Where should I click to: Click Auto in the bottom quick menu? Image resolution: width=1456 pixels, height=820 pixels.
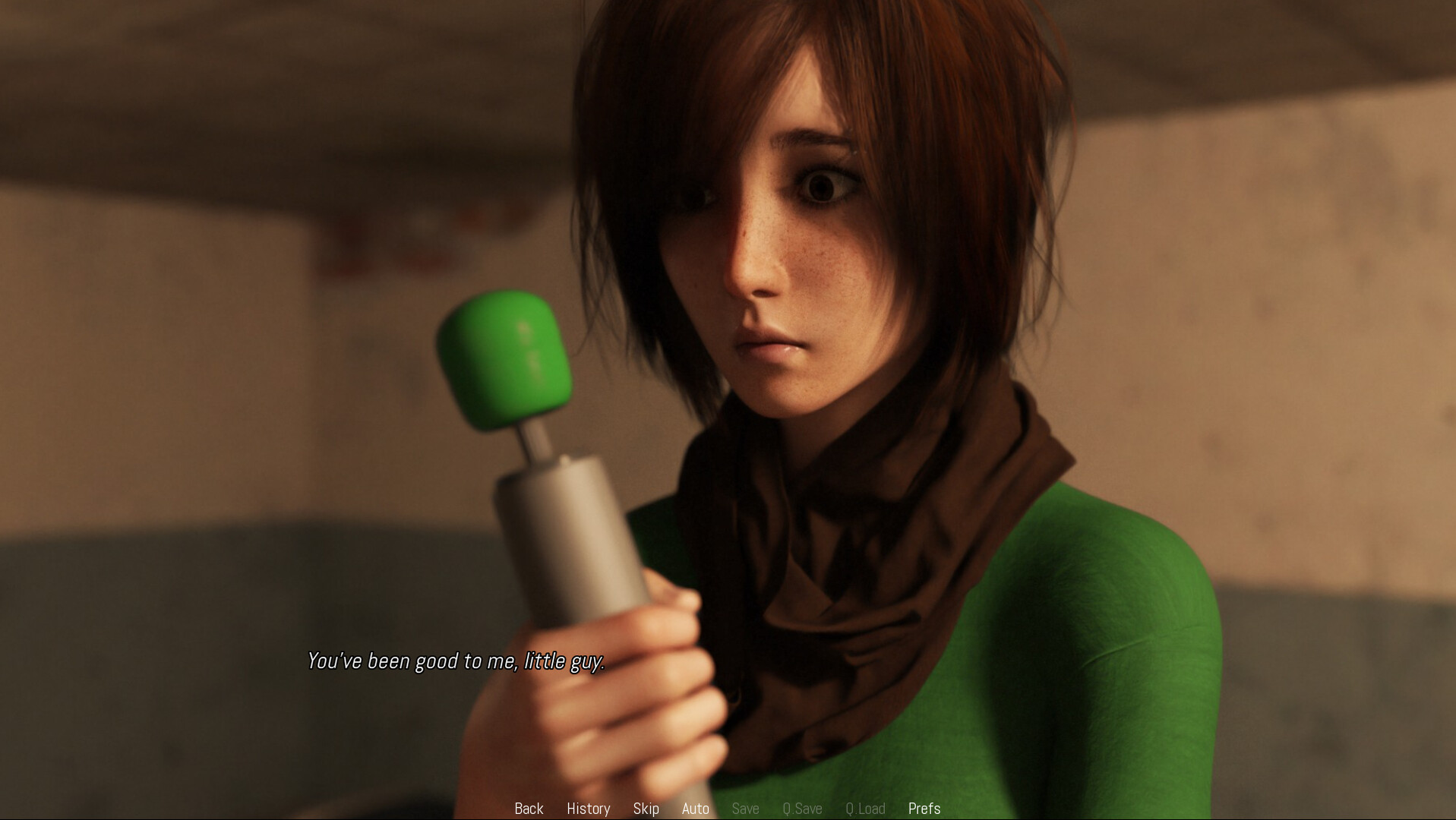[695, 808]
